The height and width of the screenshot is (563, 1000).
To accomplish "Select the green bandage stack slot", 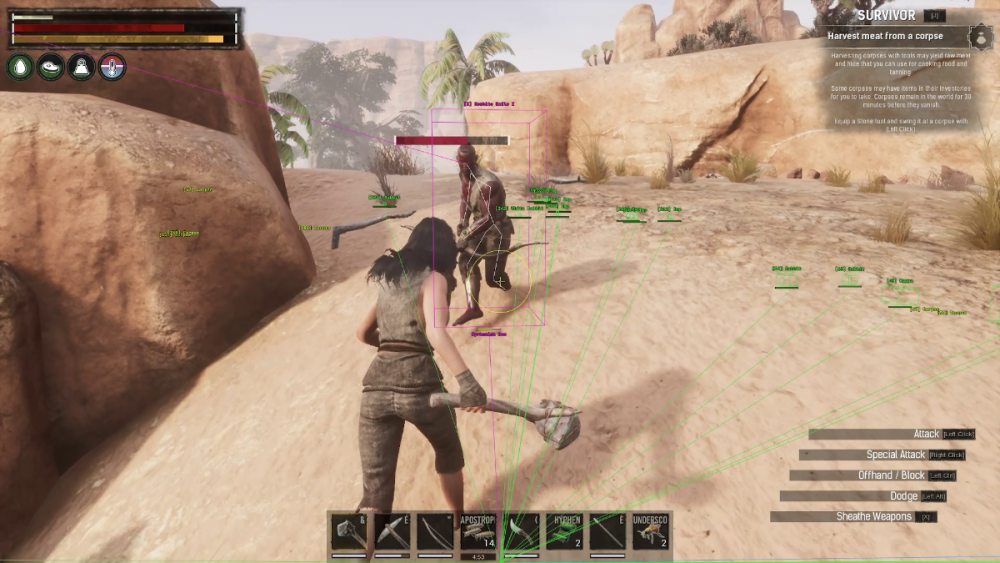I will click(x=564, y=532).
